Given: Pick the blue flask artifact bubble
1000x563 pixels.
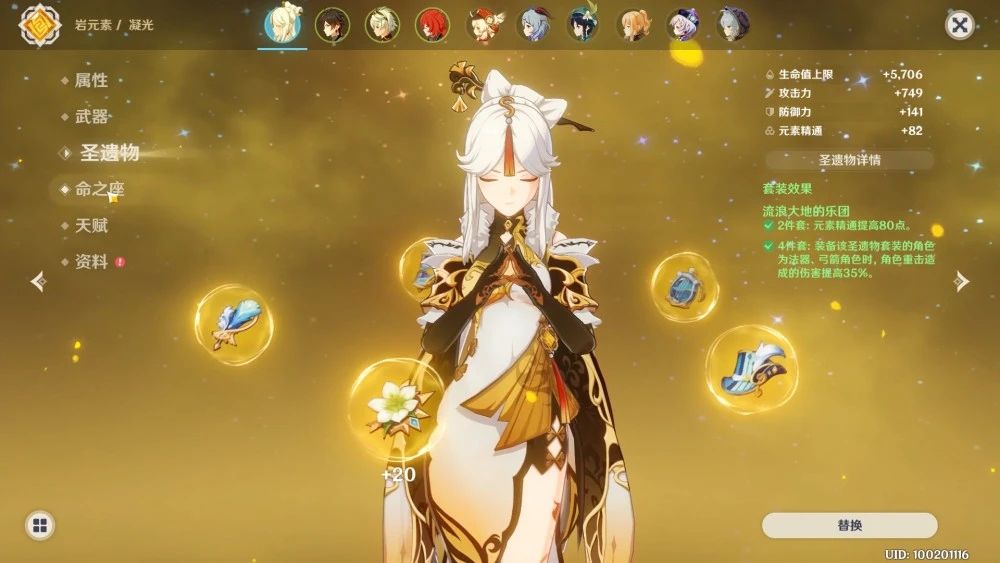Looking at the screenshot, I should tap(684, 287).
